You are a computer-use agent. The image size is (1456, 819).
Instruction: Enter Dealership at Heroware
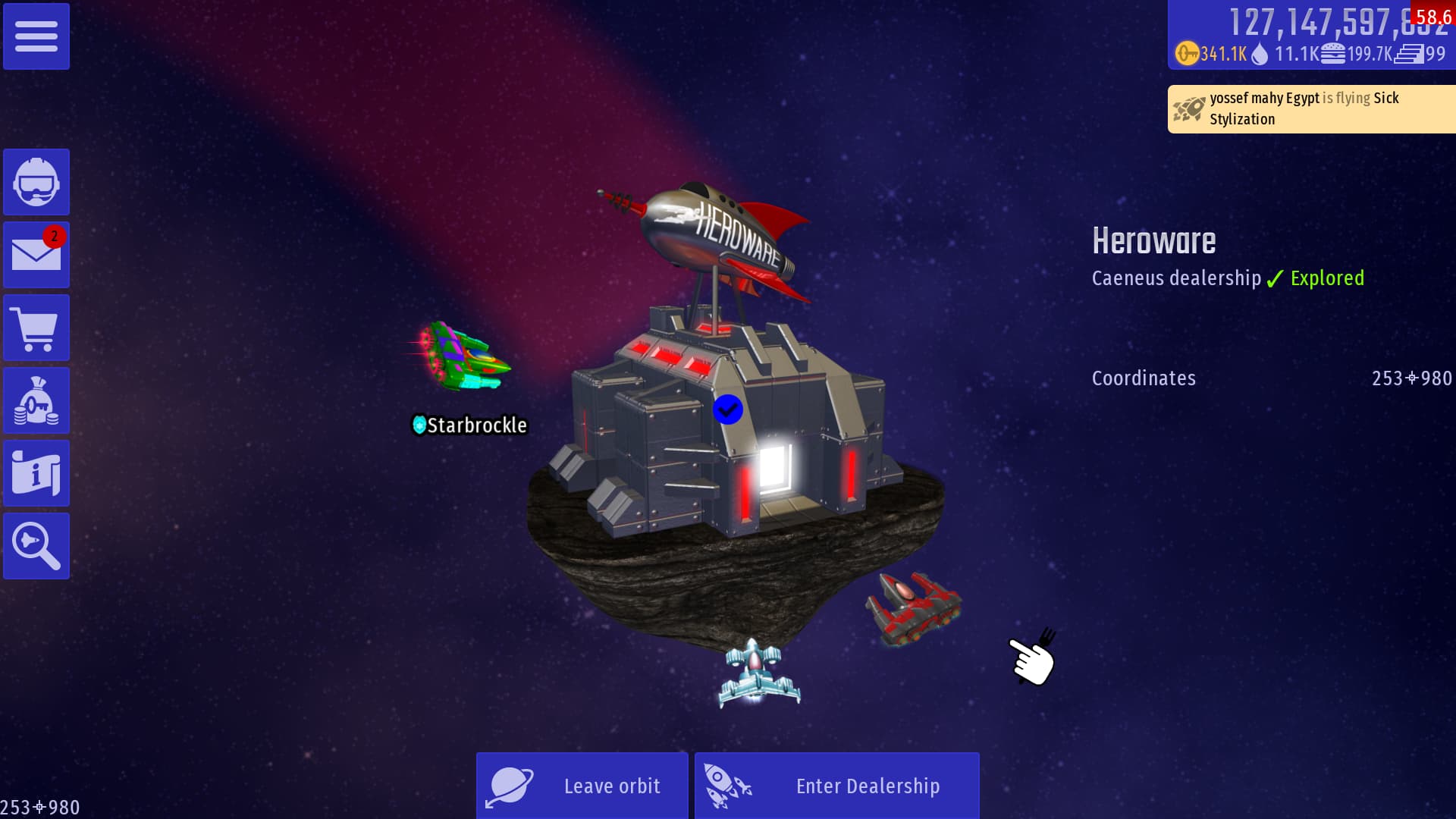point(836,786)
